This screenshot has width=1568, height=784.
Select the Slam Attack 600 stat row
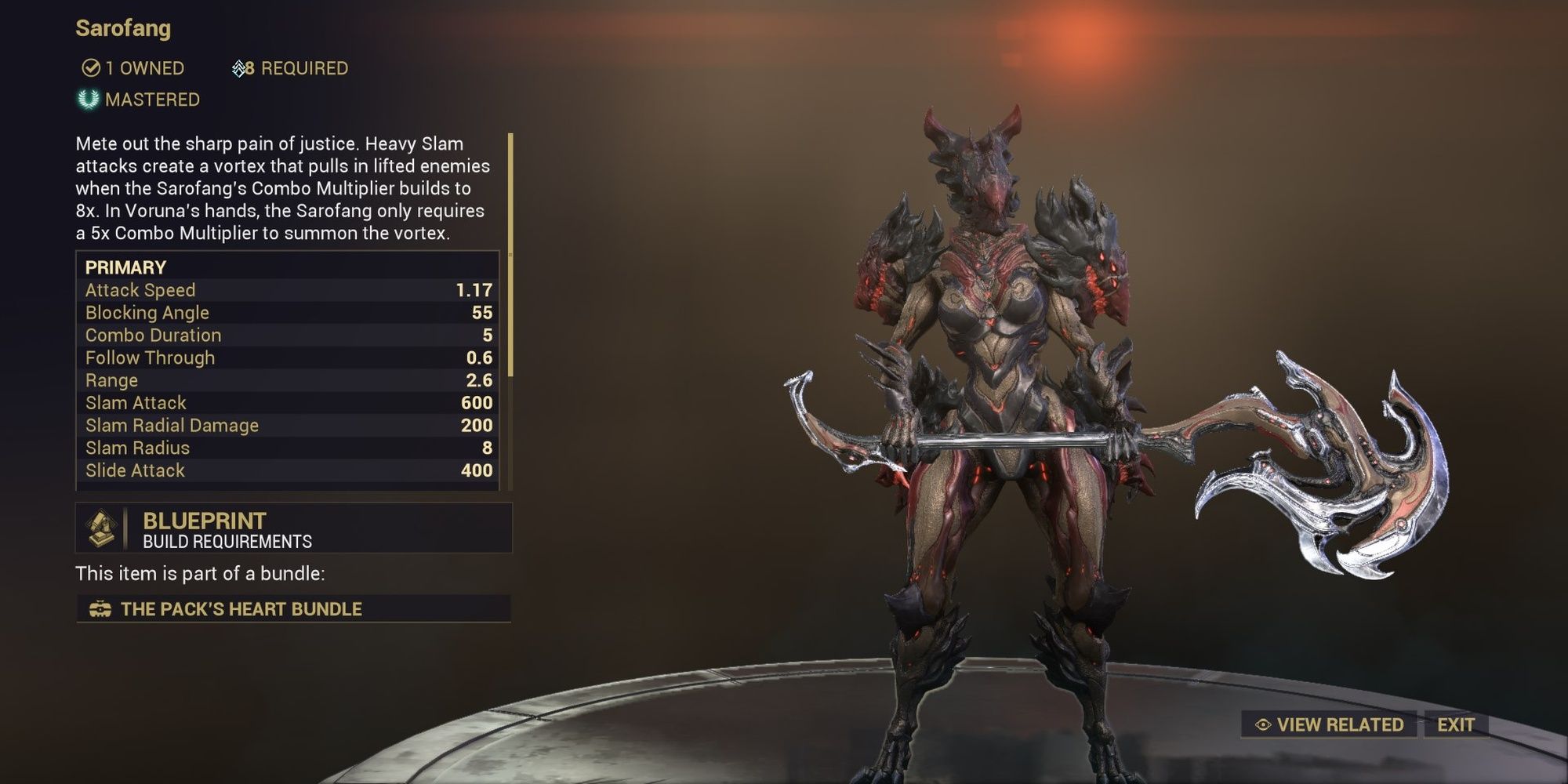click(290, 402)
